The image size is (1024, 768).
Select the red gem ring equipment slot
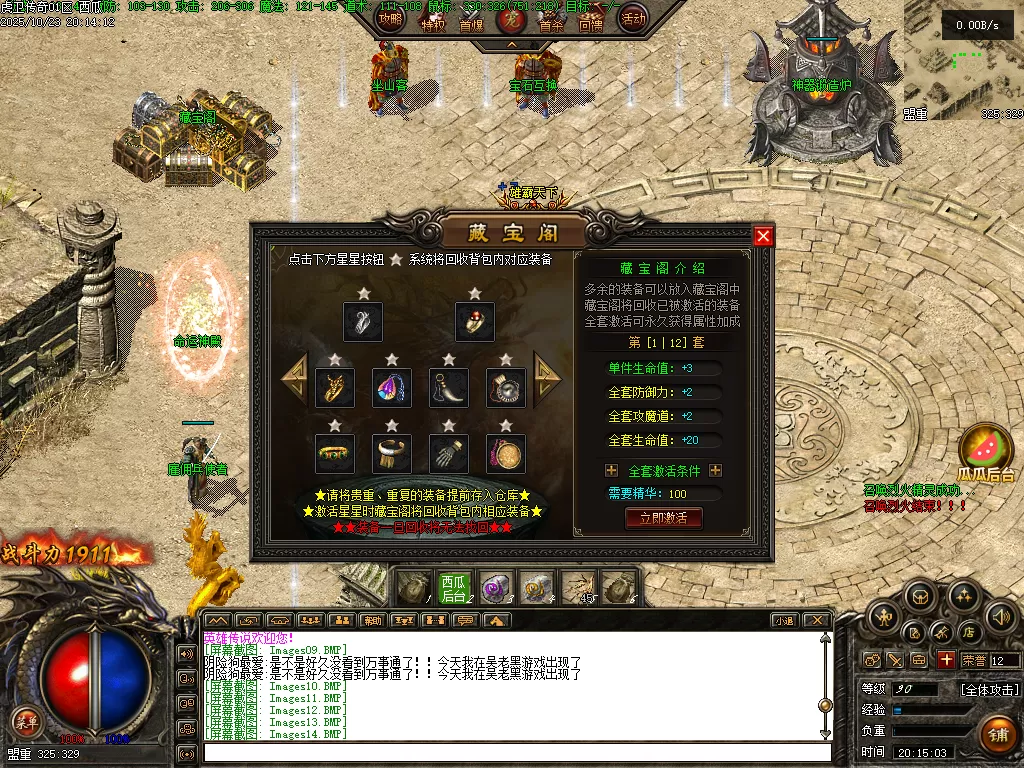tap(474, 322)
